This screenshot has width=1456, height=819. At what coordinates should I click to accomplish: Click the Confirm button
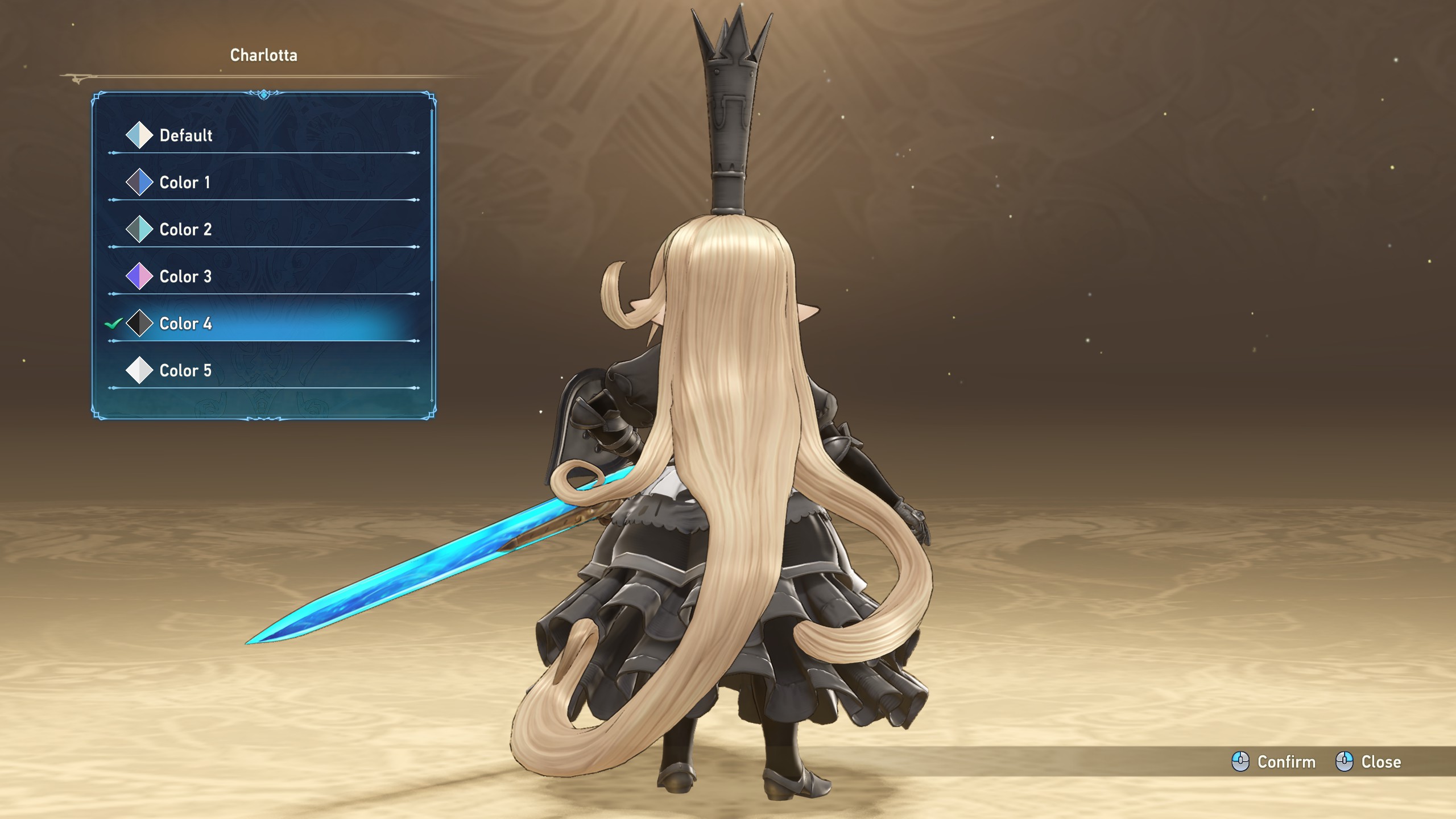click(x=1274, y=762)
